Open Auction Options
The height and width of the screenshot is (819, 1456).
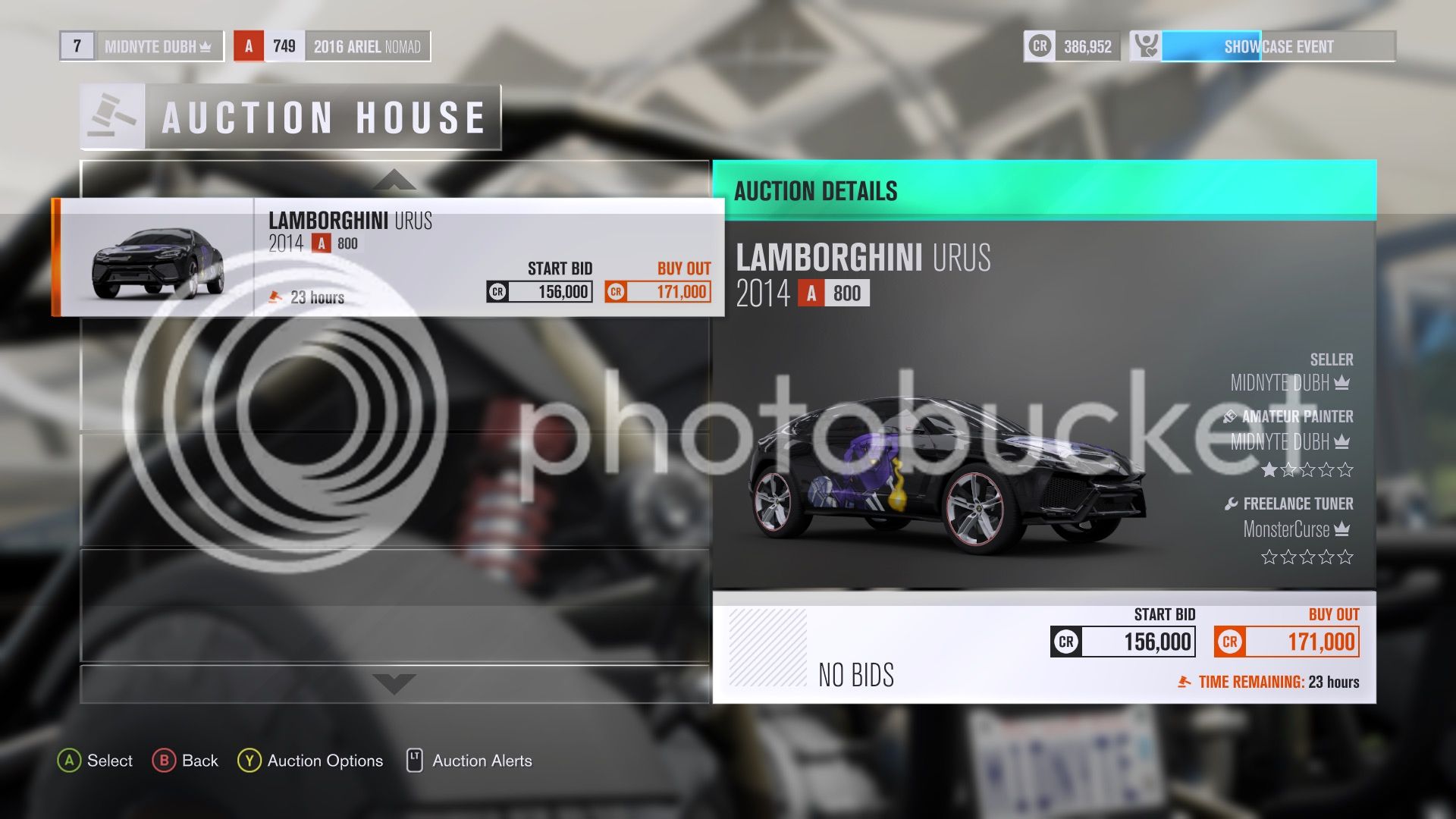[310, 761]
